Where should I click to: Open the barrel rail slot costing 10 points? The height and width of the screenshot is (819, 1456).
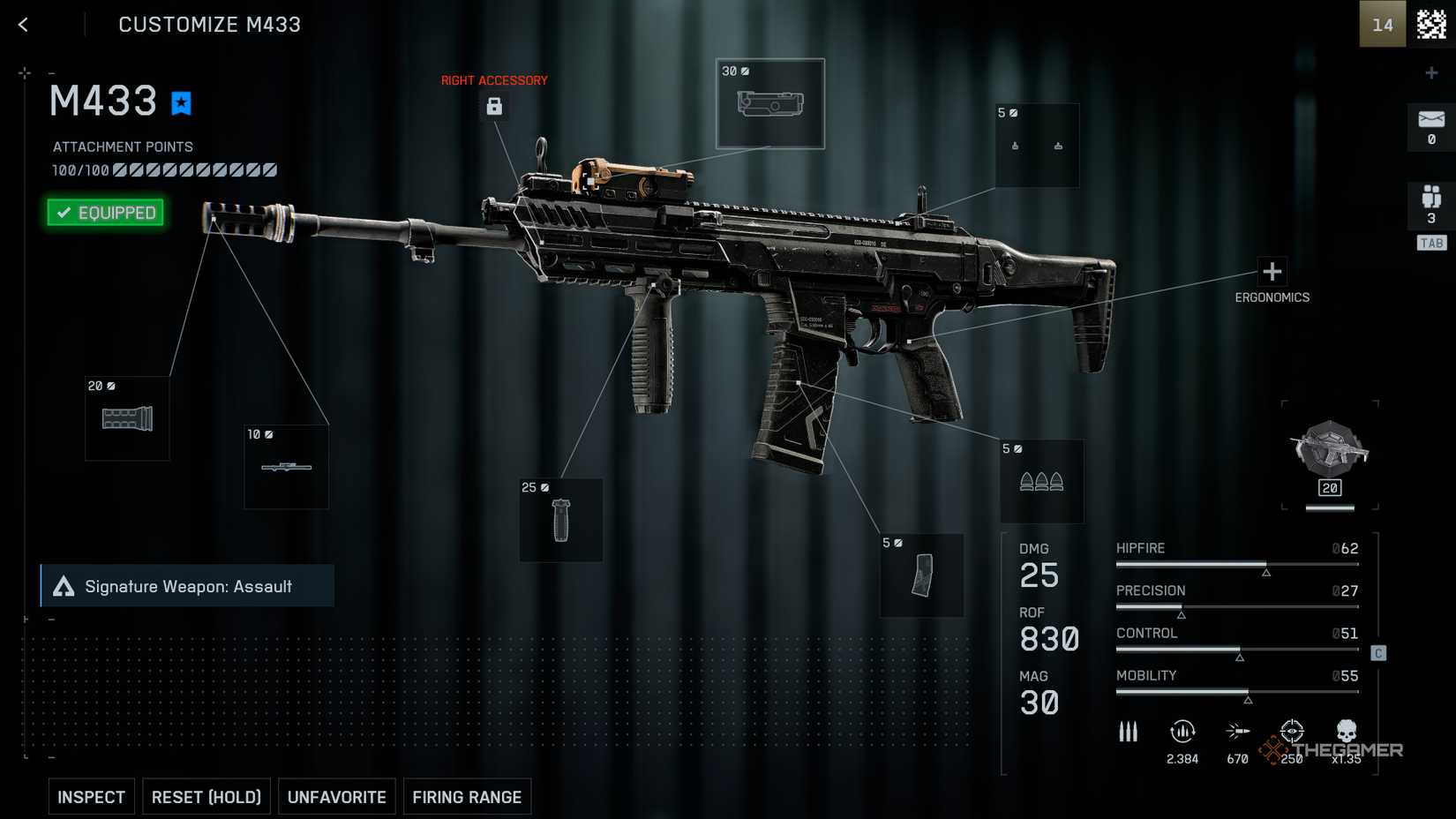286,467
